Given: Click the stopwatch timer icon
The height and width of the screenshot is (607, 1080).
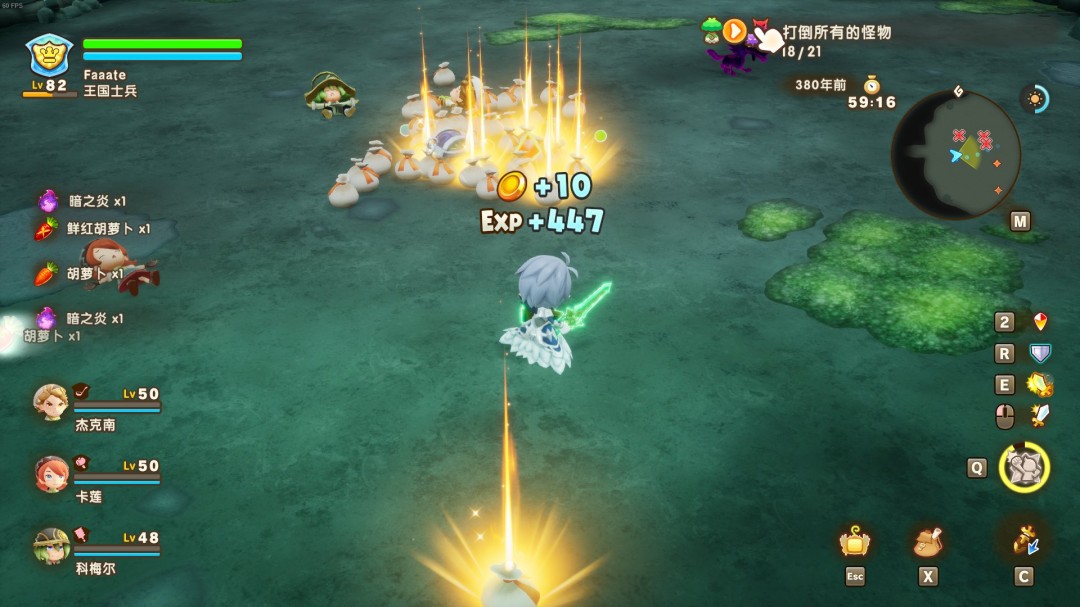Looking at the screenshot, I should (871, 84).
